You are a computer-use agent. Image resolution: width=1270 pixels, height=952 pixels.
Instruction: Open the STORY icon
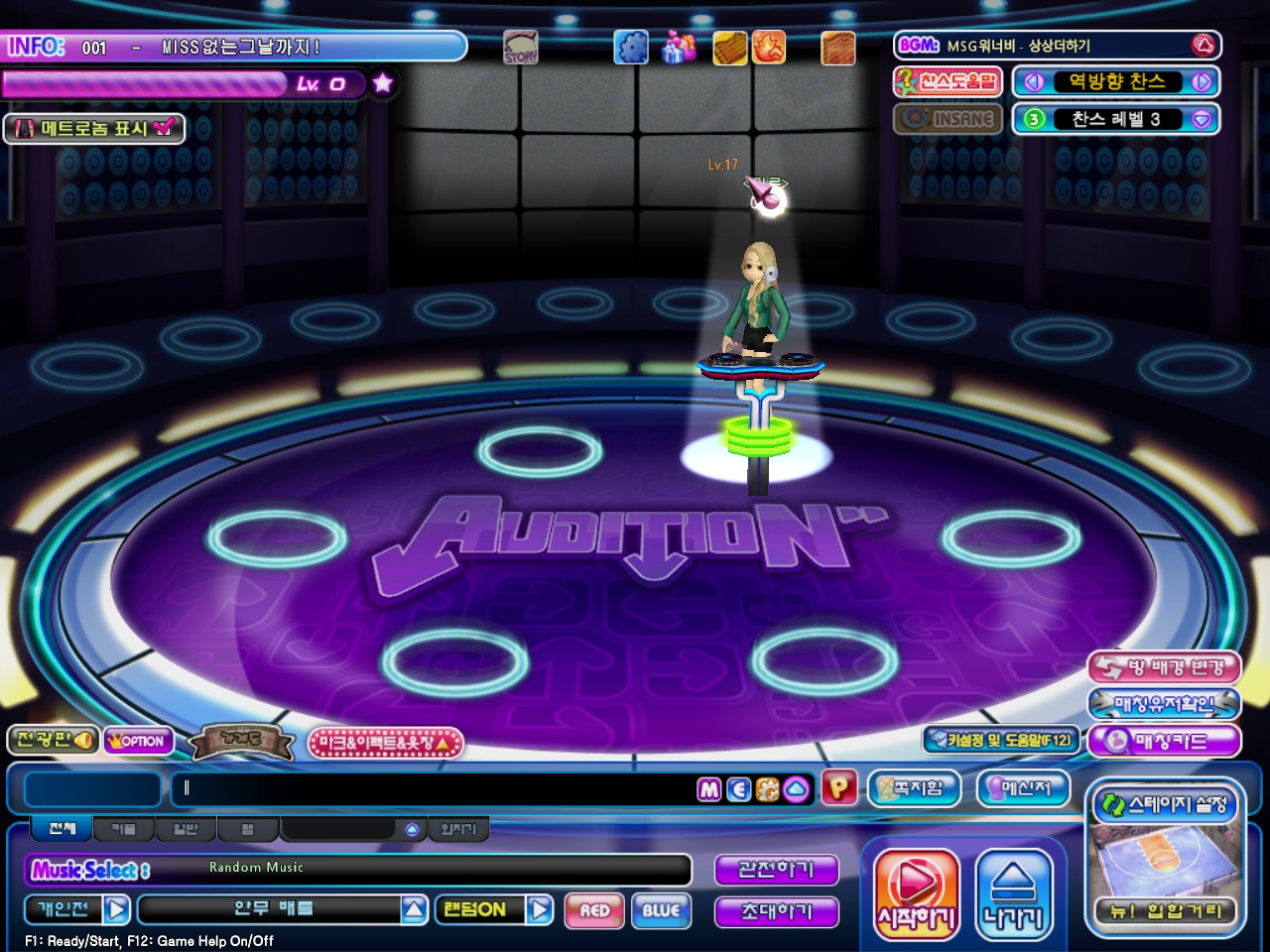pyautogui.click(x=521, y=47)
